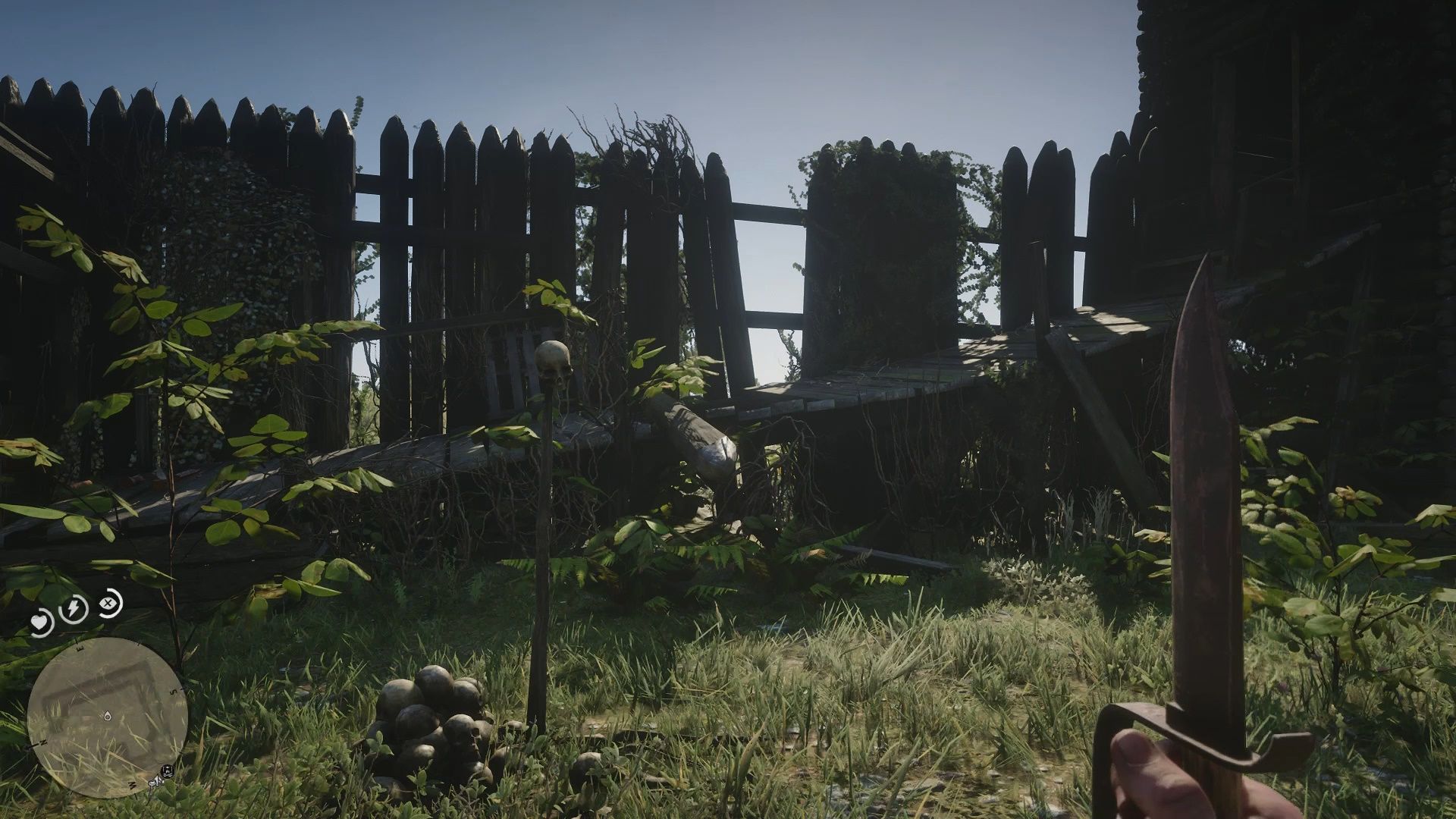Click the compass letter S tick mark
This screenshot has height=819, width=1456.
(172, 692)
